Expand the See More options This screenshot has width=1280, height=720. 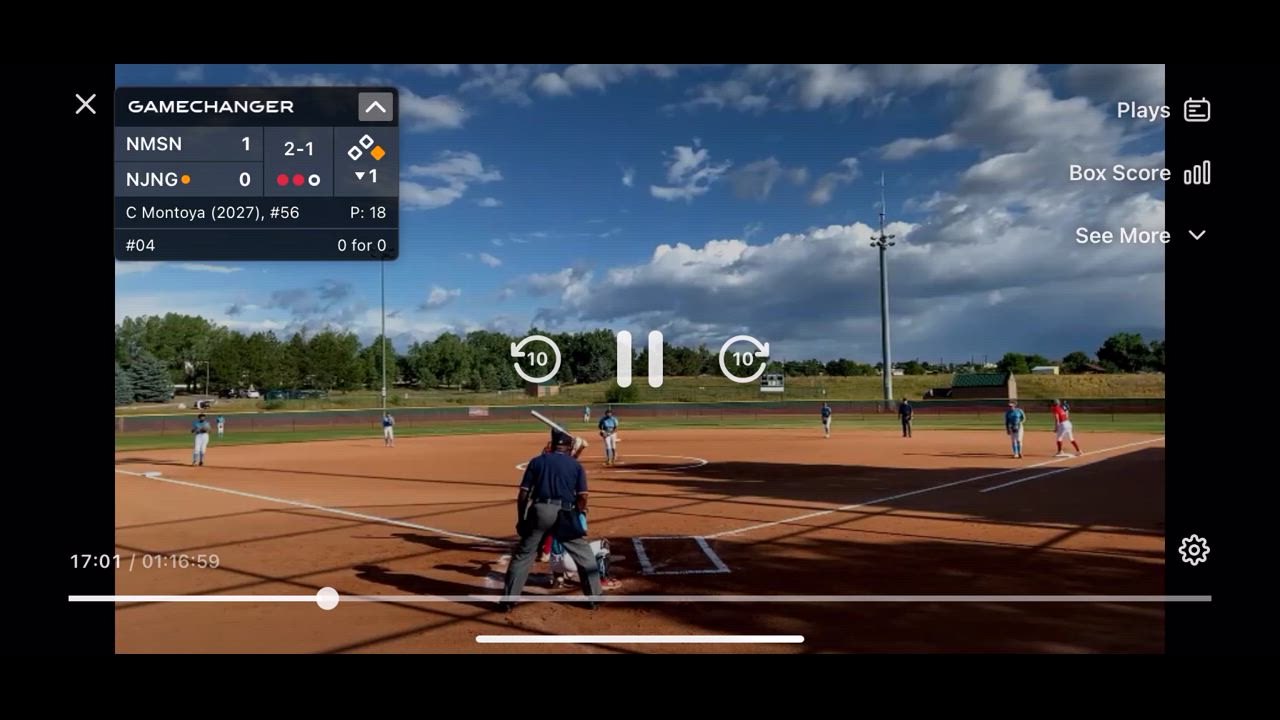tap(1140, 235)
